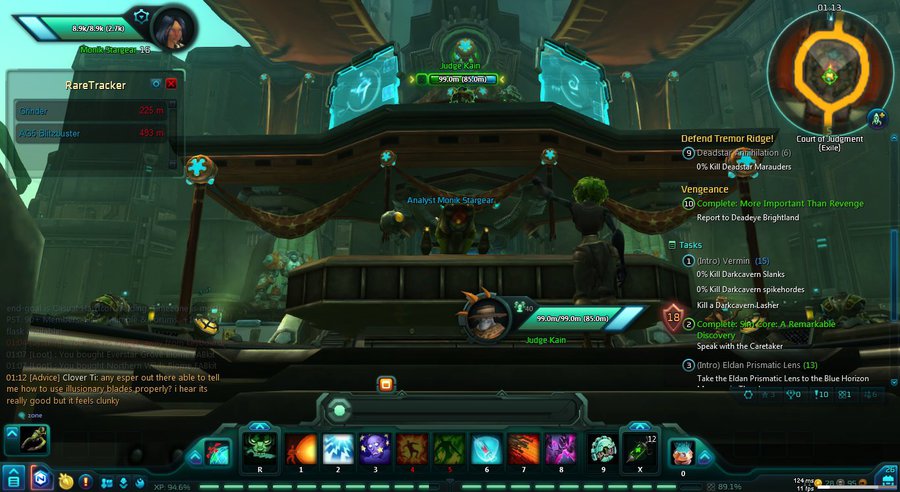Click the Court of Judgment minimap
The width and height of the screenshot is (900, 492).
(x=829, y=74)
